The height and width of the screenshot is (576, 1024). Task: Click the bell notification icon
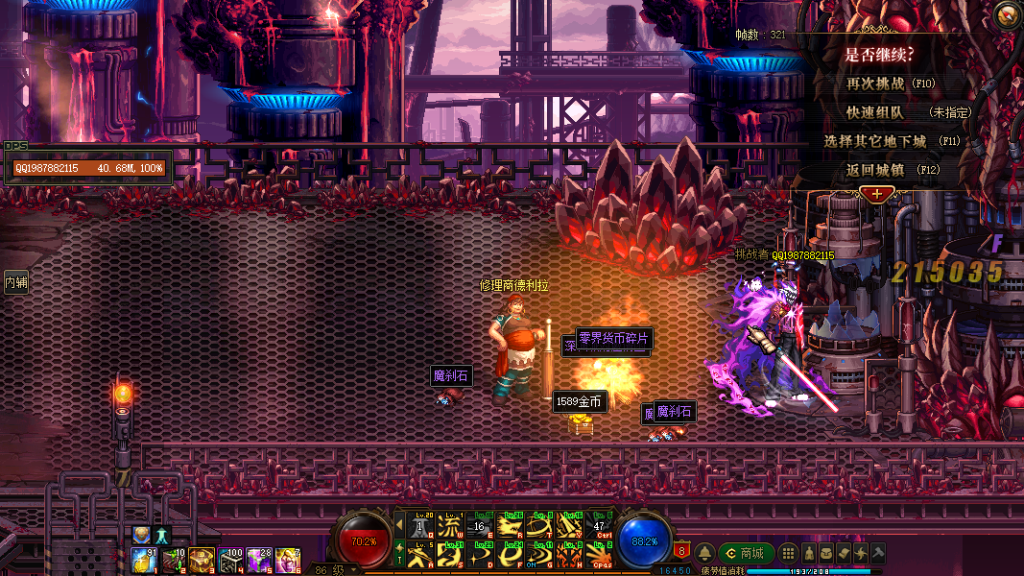click(704, 553)
